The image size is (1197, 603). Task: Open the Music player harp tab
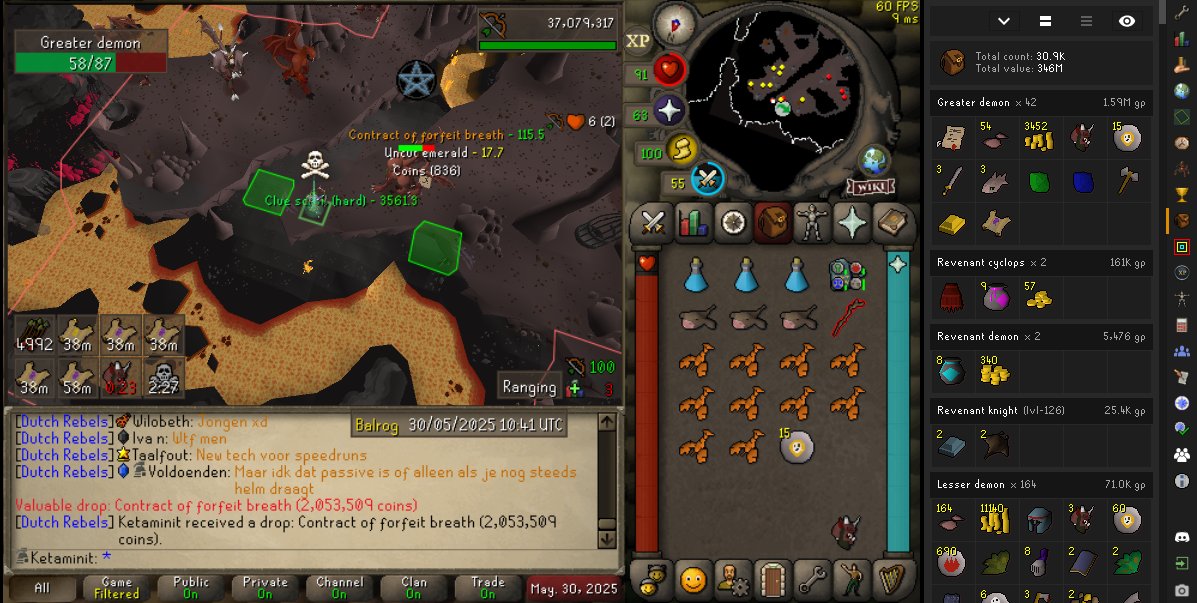(890, 578)
